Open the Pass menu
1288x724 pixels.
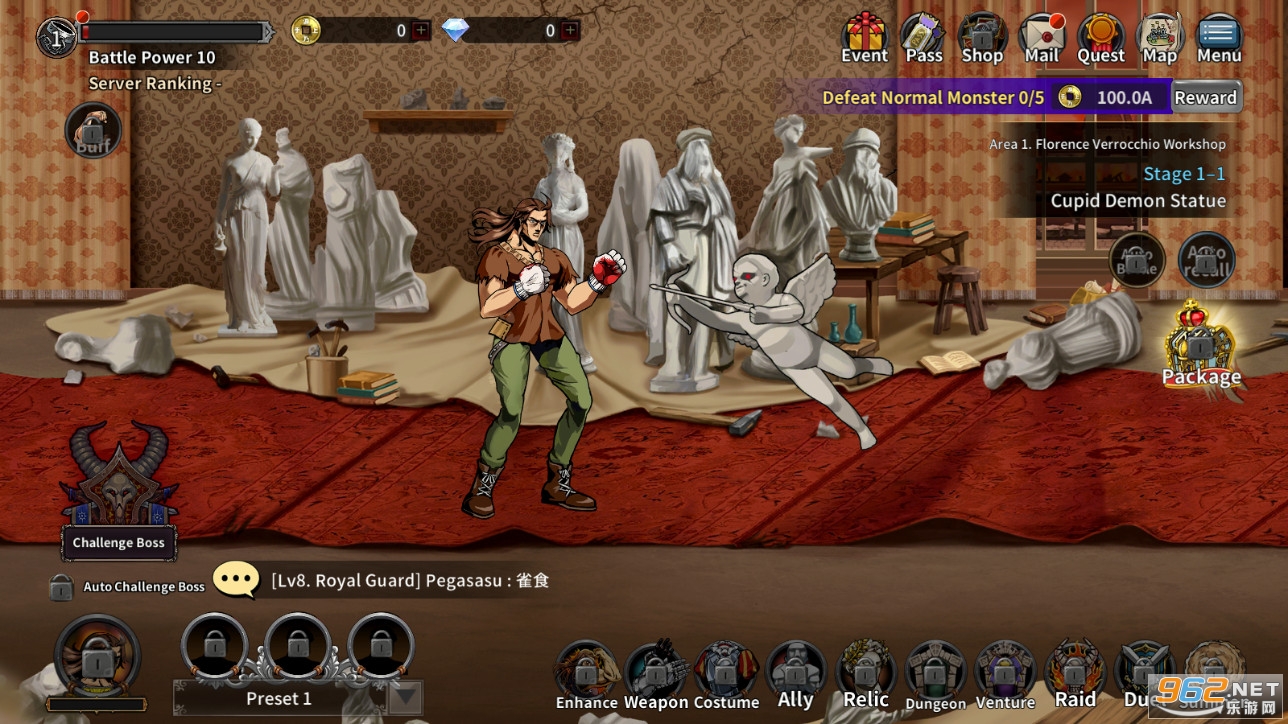pyautogui.click(x=924, y=37)
